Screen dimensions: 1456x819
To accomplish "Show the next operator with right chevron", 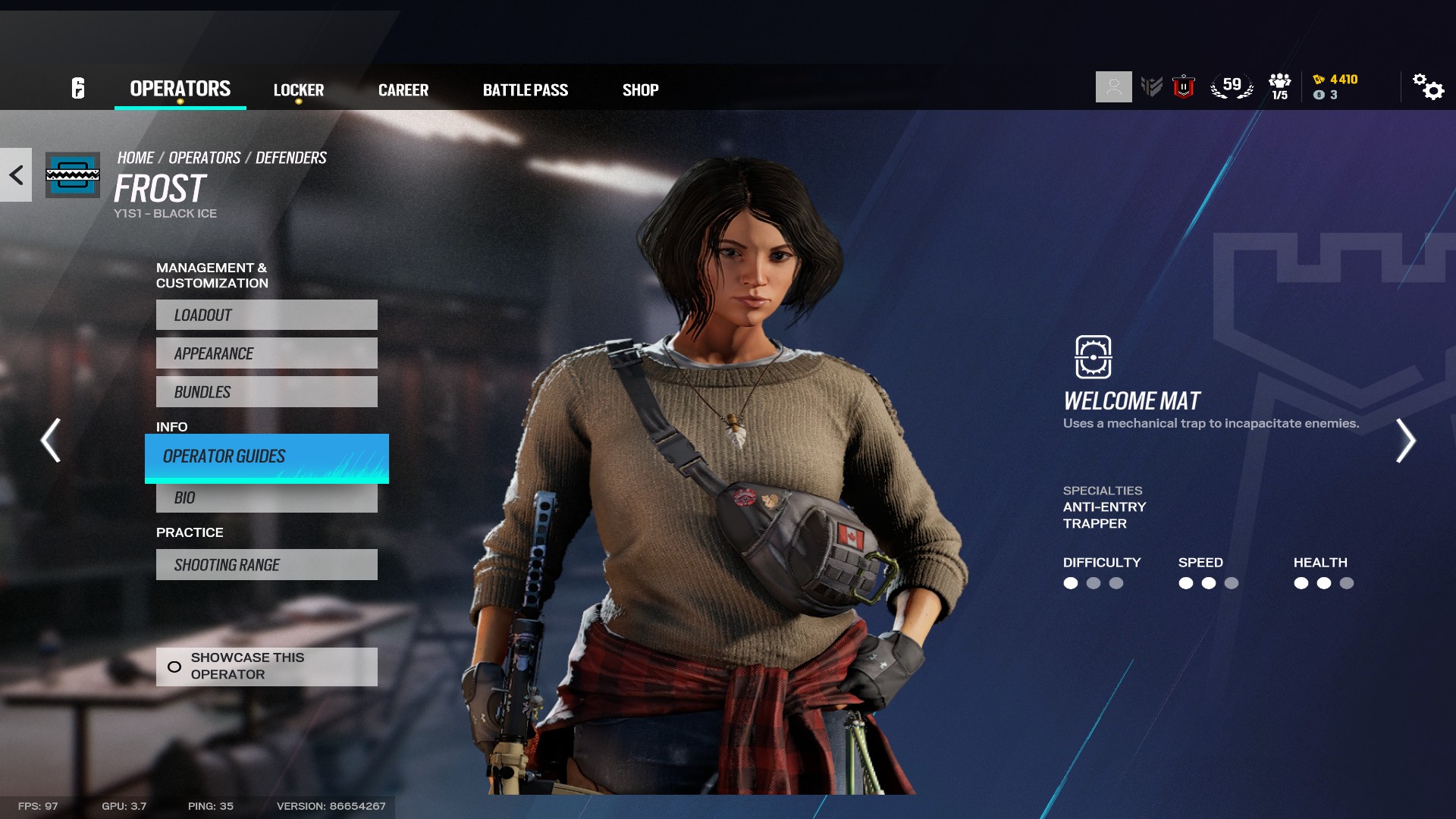I will [1405, 441].
